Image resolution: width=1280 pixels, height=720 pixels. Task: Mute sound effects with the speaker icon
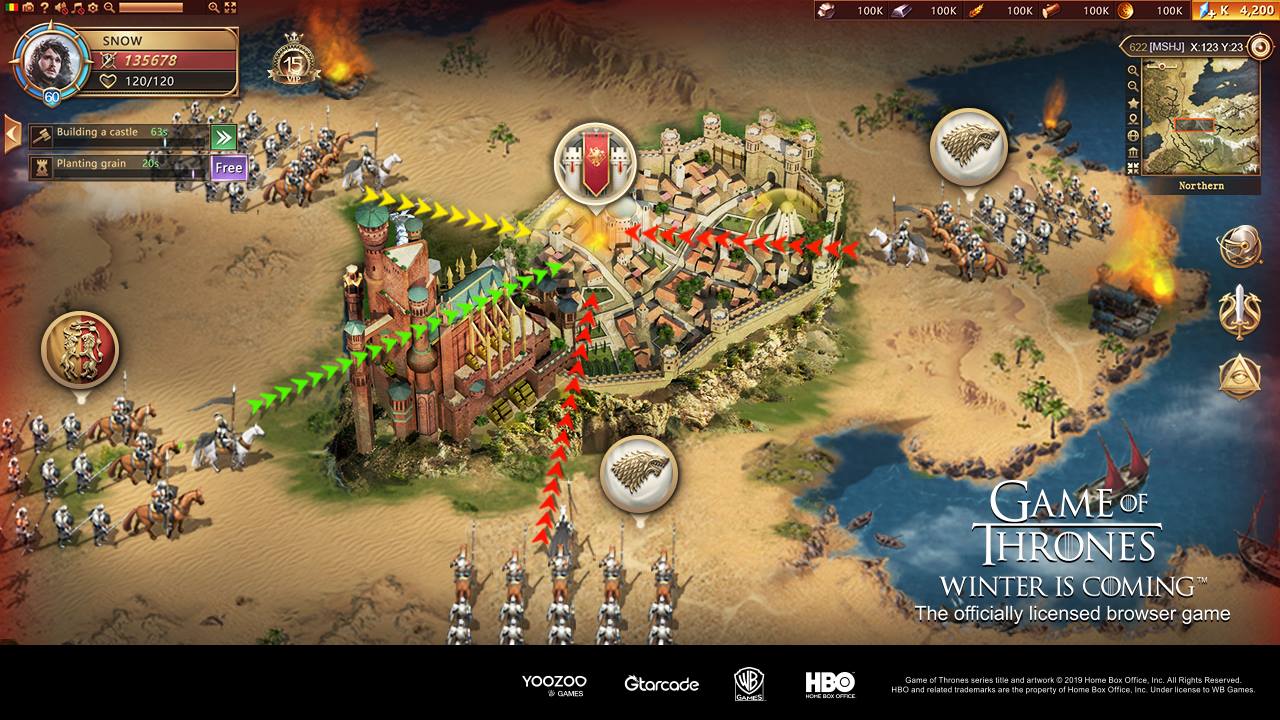[x=59, y=8]
